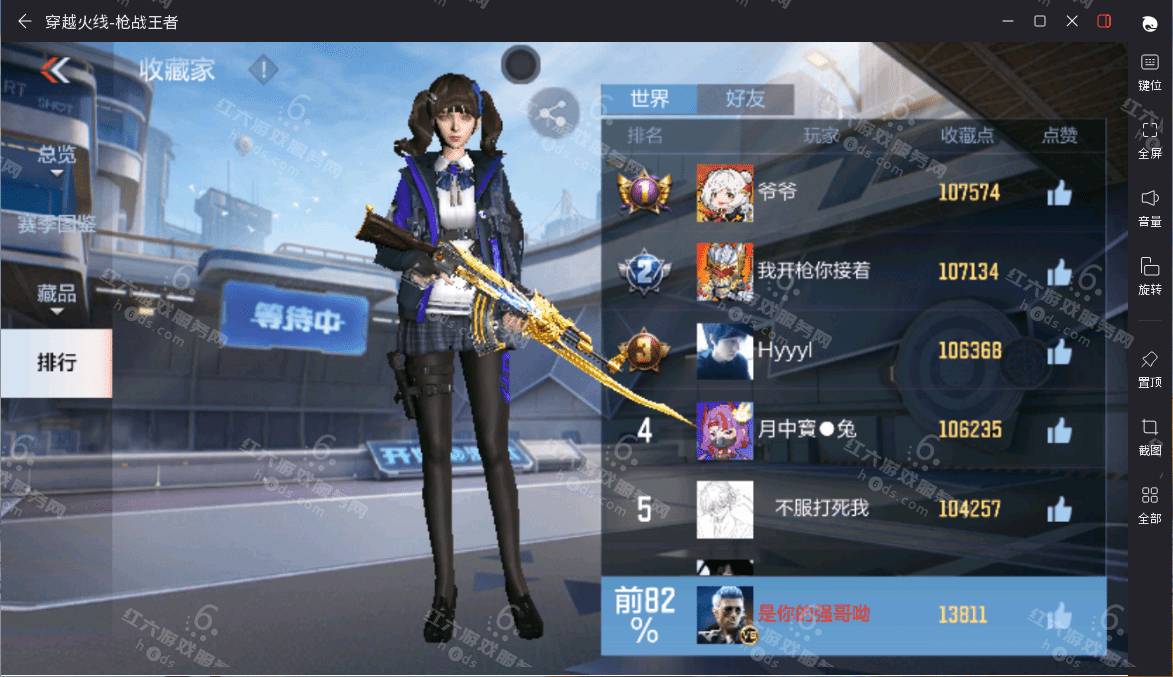Switch to the 世界 world tab
This screenshot has width=1173, height=677.
point(649,99)
